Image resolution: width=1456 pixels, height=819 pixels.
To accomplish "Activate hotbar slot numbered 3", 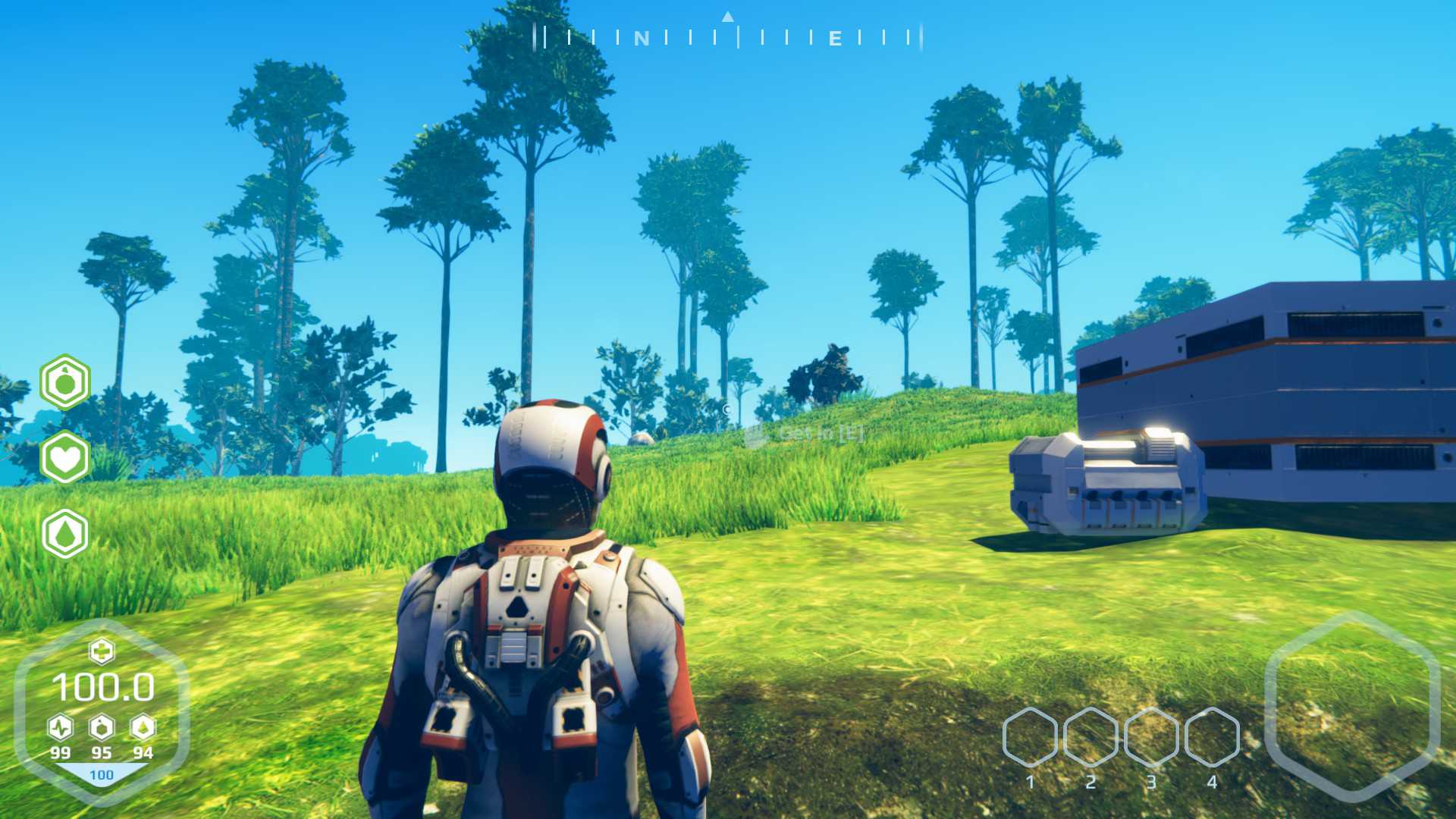I will 1151,737.
